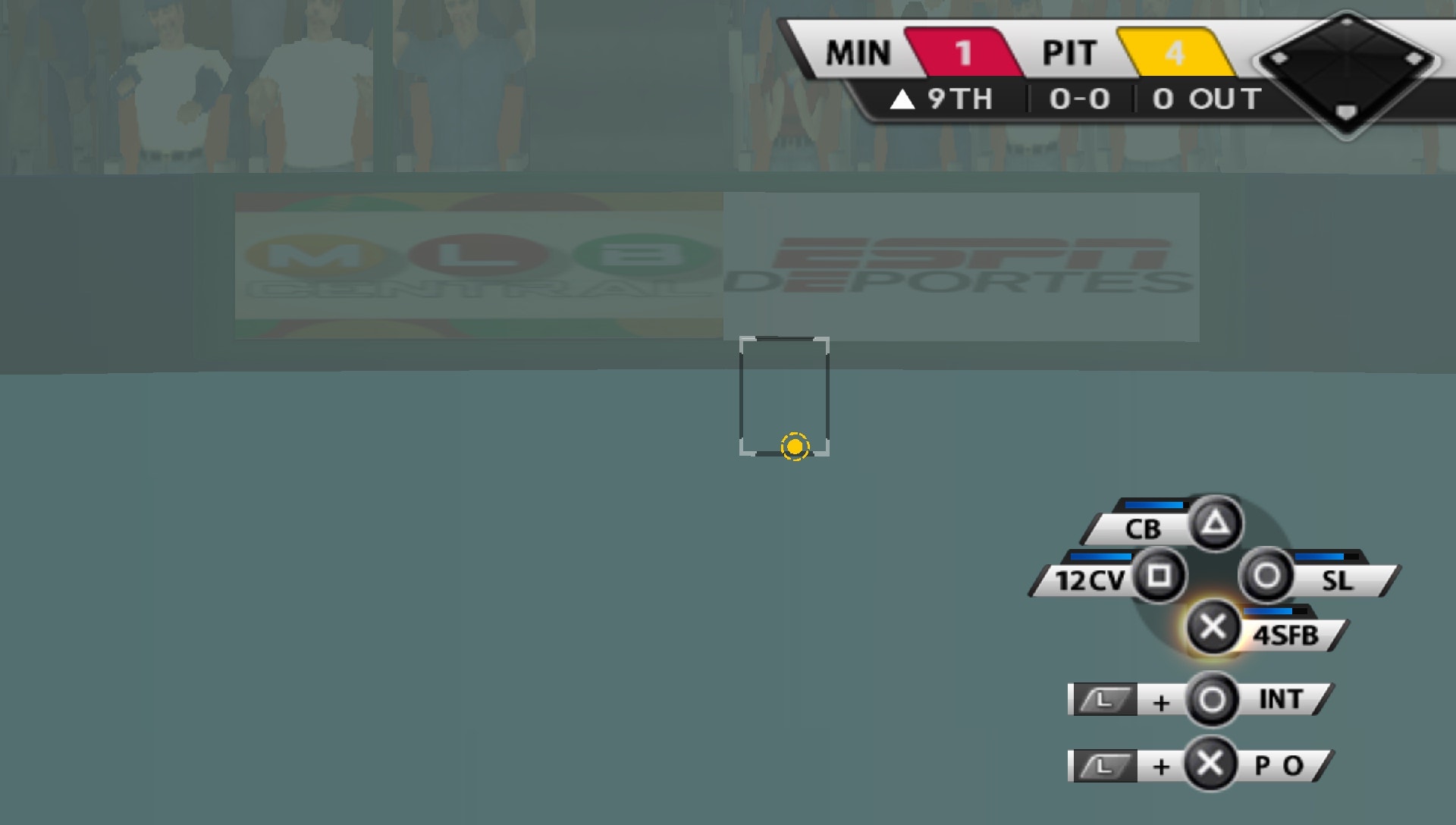This screenshot has height=825, width=1456.
Task: Click the L1 shoulder button icon beside INT
Action: [x=1103, y=699]
